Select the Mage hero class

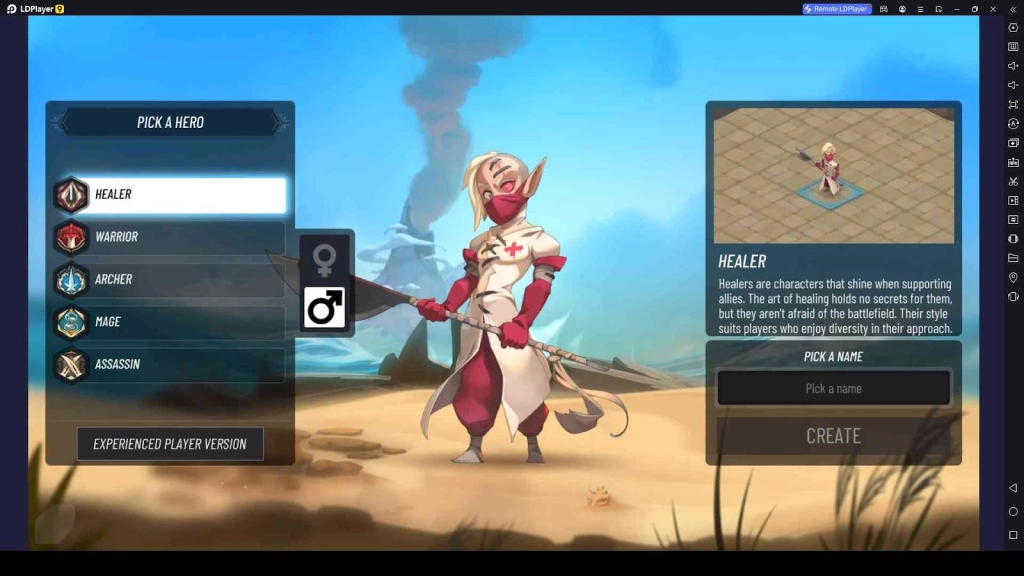(170, 322)
